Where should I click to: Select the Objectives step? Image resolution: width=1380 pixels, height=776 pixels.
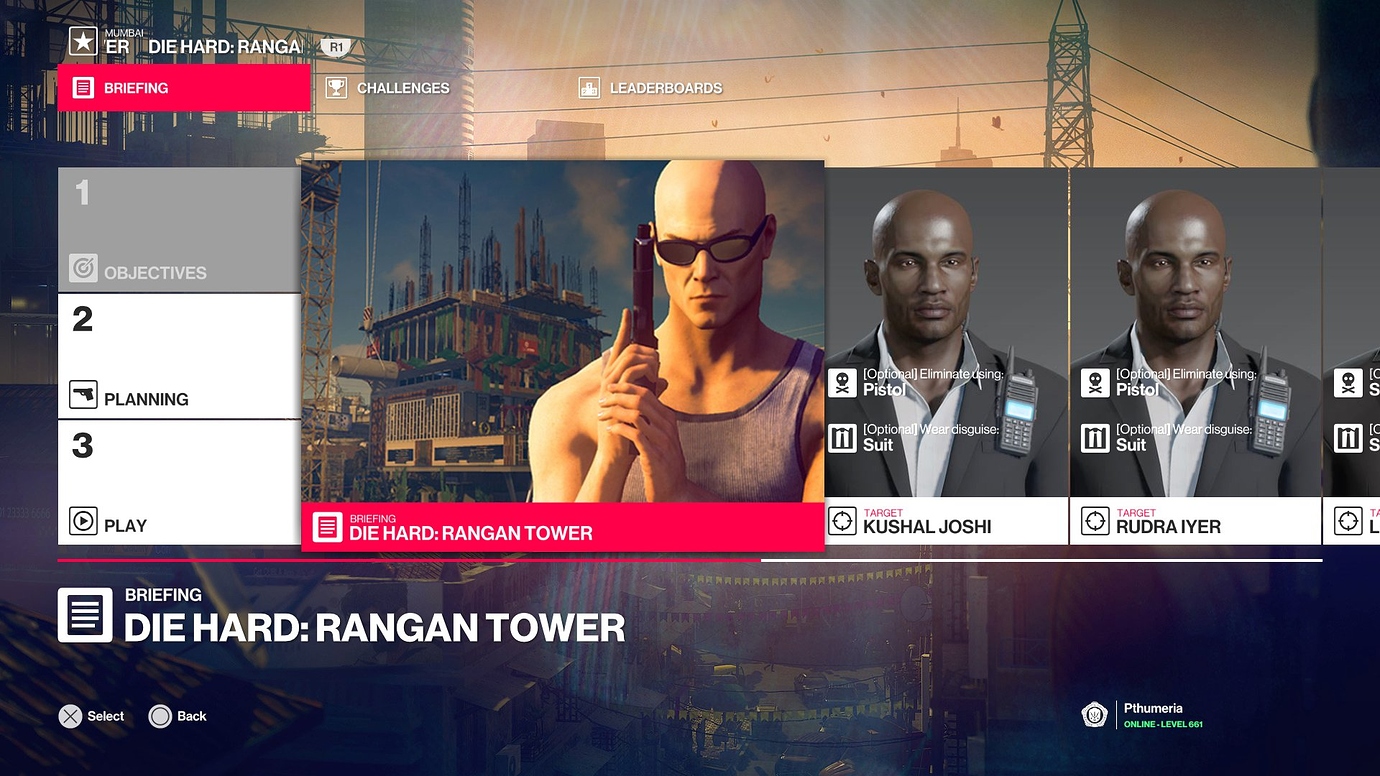pyautogui.click(x=179, y=230)
